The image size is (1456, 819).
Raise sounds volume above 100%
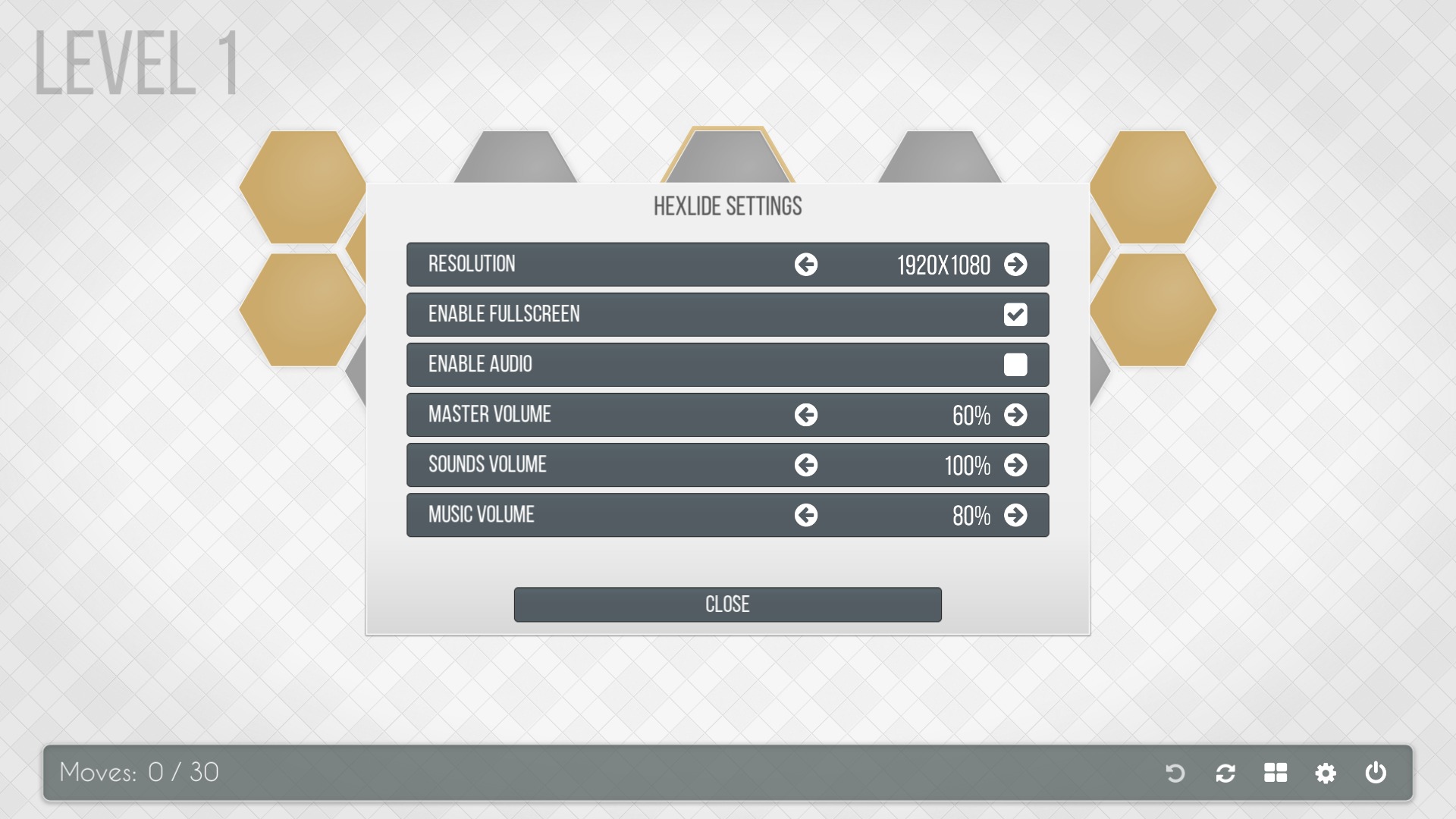pyautogui.click(x=1017, y=465)
